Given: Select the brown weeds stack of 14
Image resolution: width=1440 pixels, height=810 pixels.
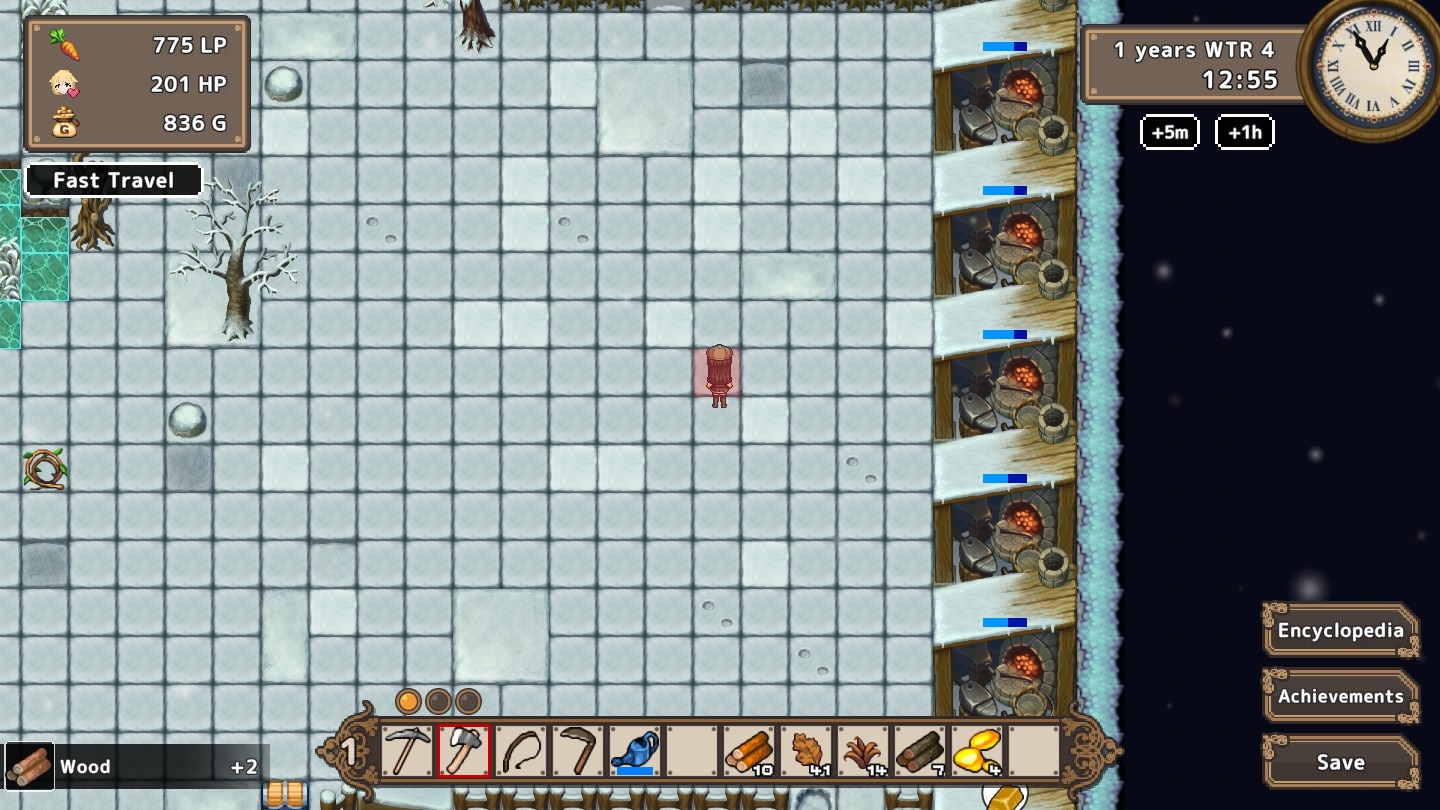Looking at the screenshot, I should [x=863, y=752].
